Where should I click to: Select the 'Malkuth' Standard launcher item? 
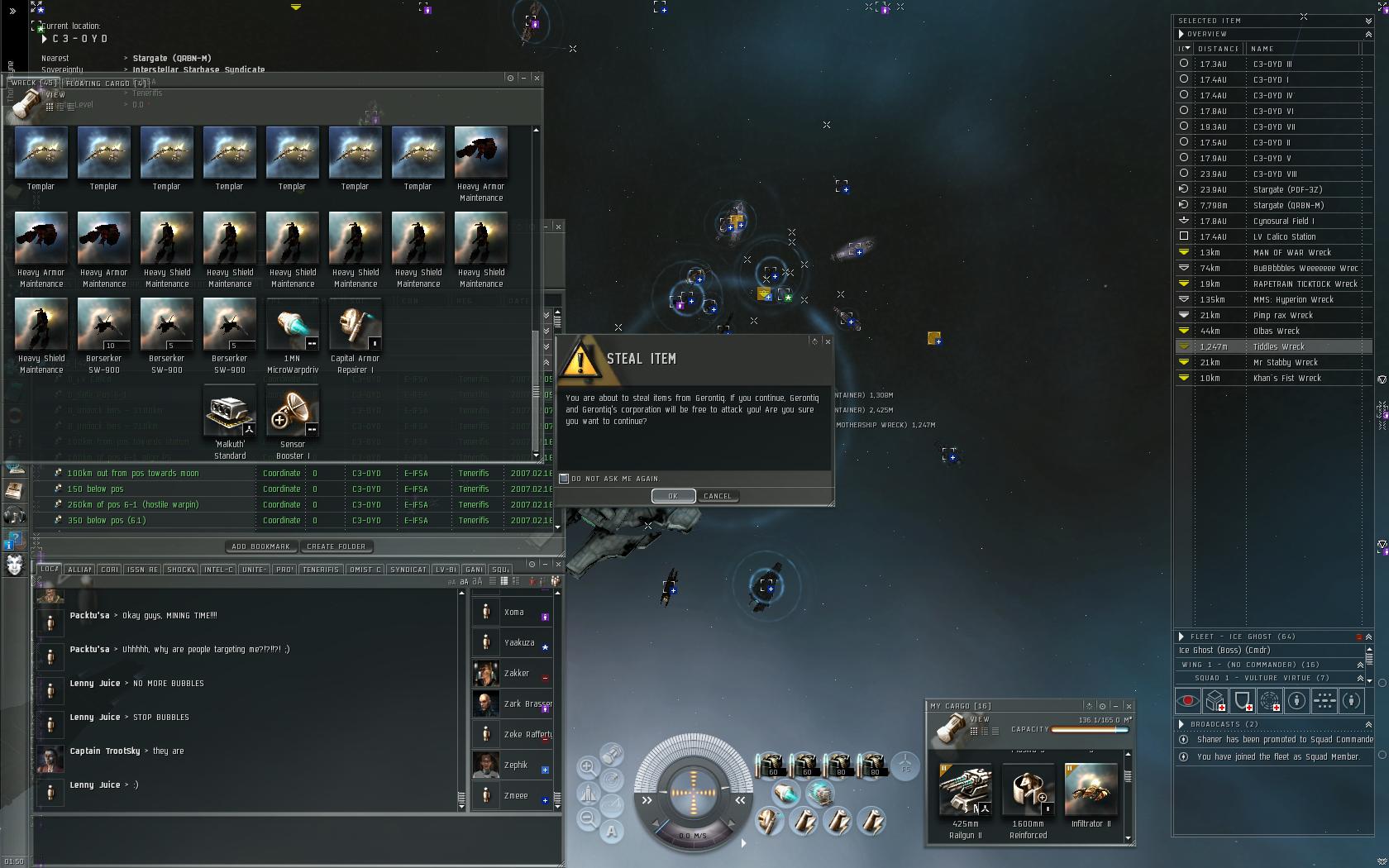click(230, 414)
